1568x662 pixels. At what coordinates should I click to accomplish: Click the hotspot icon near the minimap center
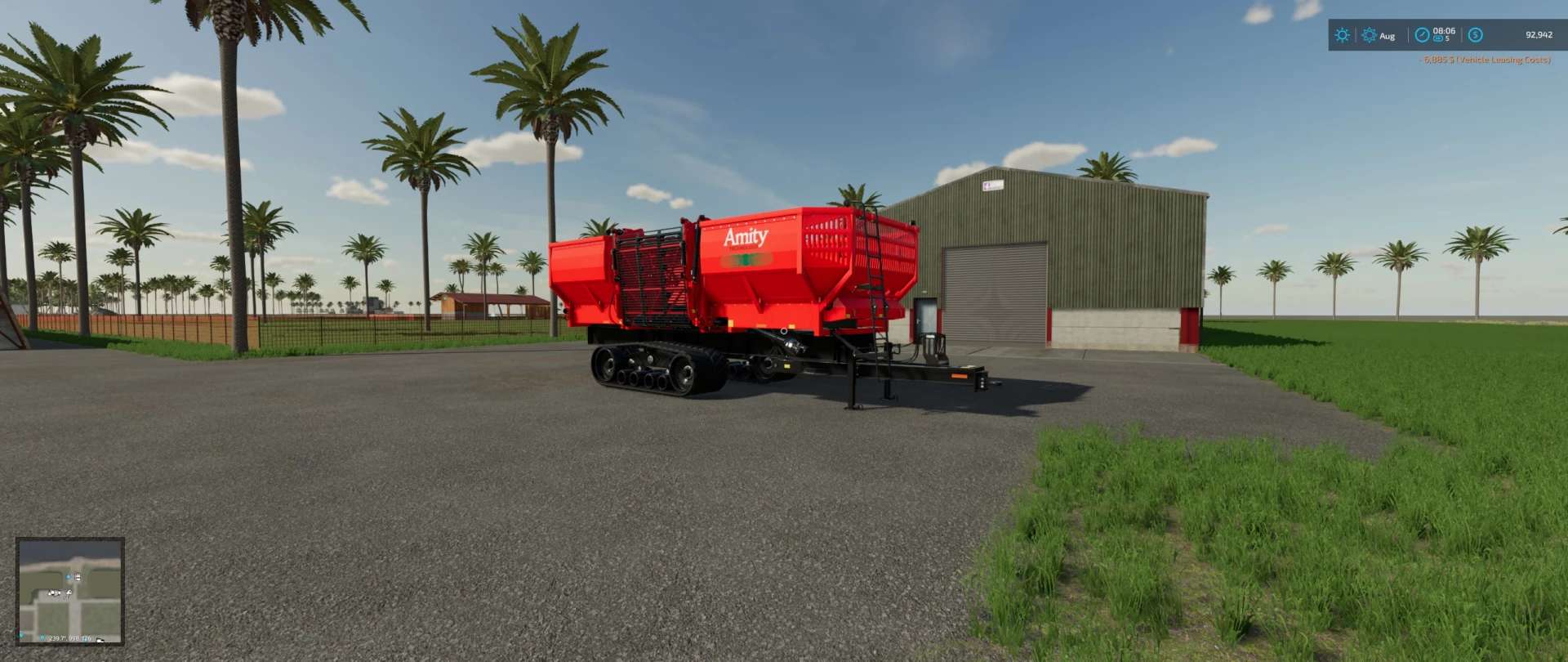(54, 593)
